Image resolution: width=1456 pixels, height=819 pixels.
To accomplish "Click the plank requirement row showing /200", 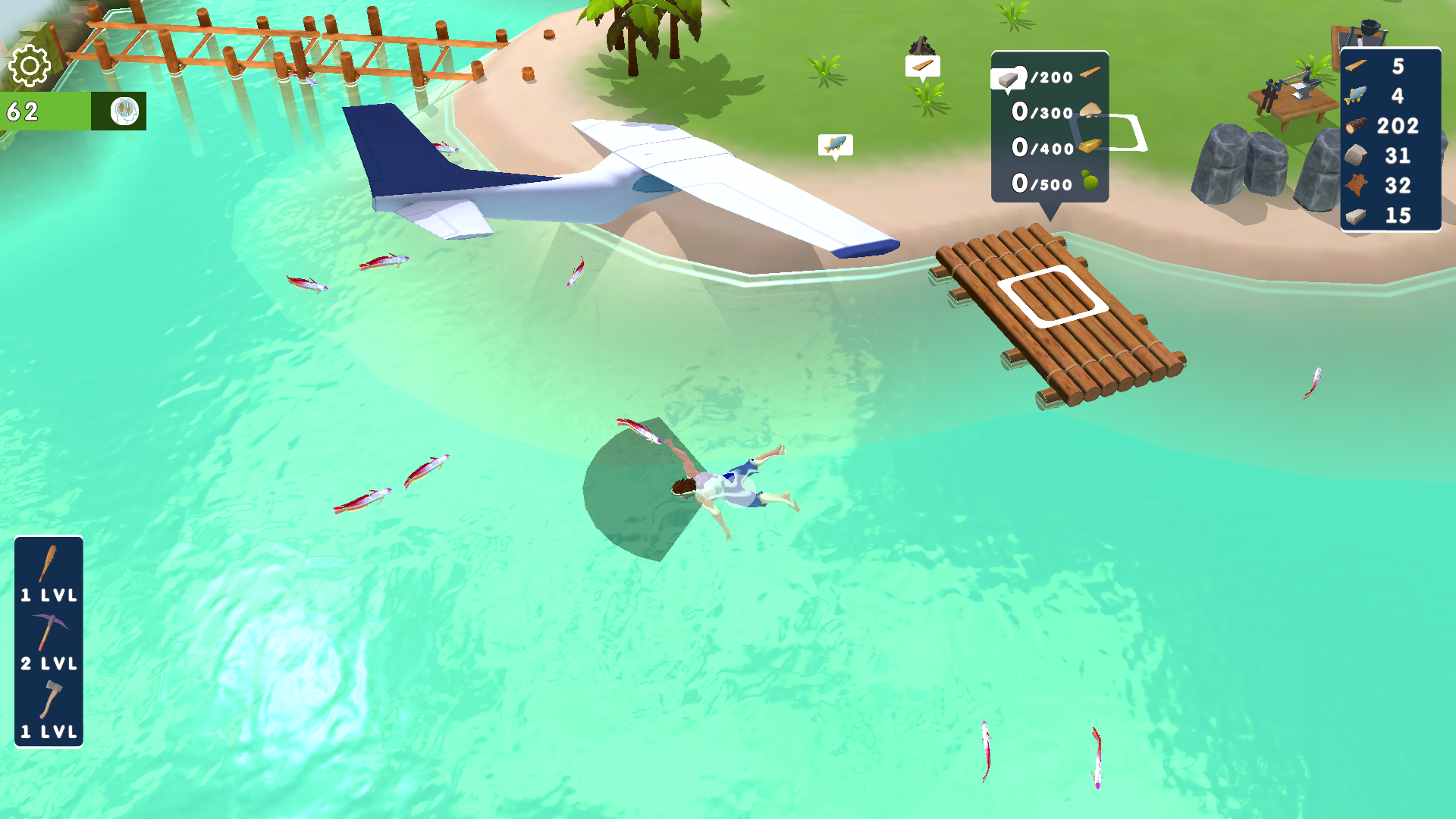I will 1049,77.
